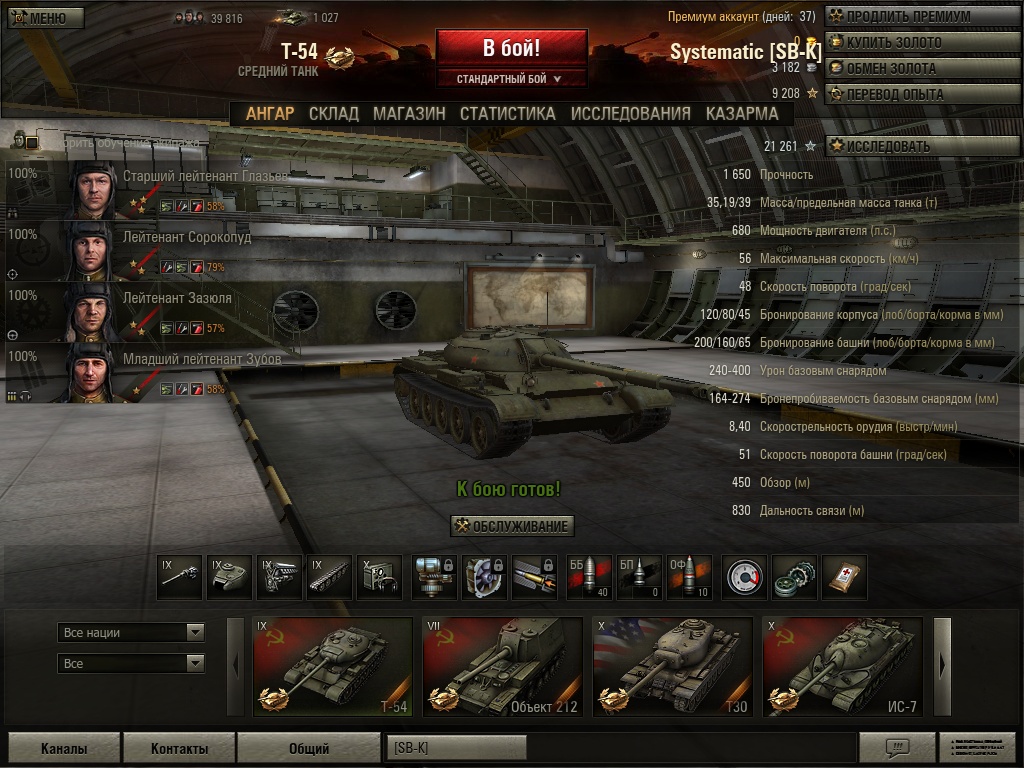The image size is (1024, 768).
Task: Open the Магазин tab
Action: pos(409,114)
